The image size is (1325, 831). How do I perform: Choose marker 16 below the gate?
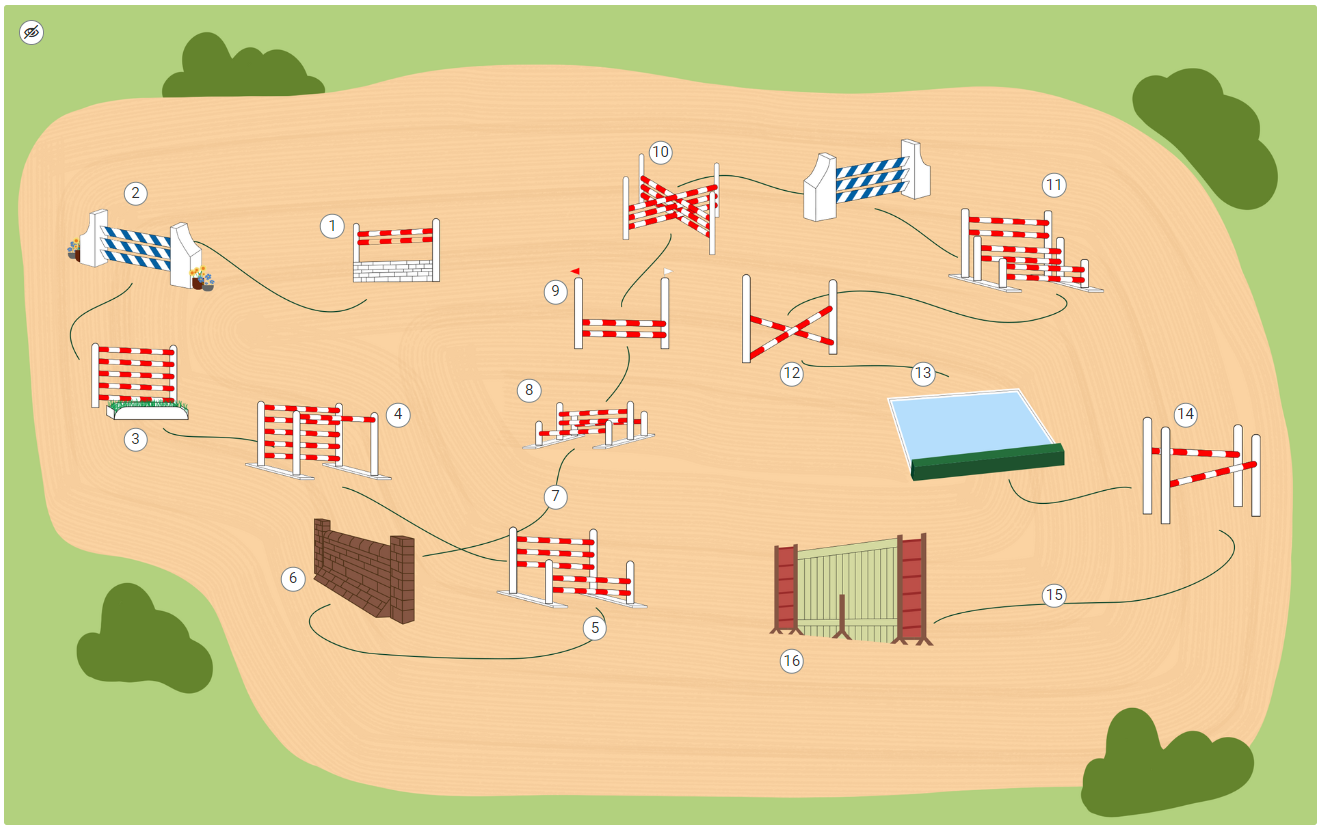coord(792,661)
